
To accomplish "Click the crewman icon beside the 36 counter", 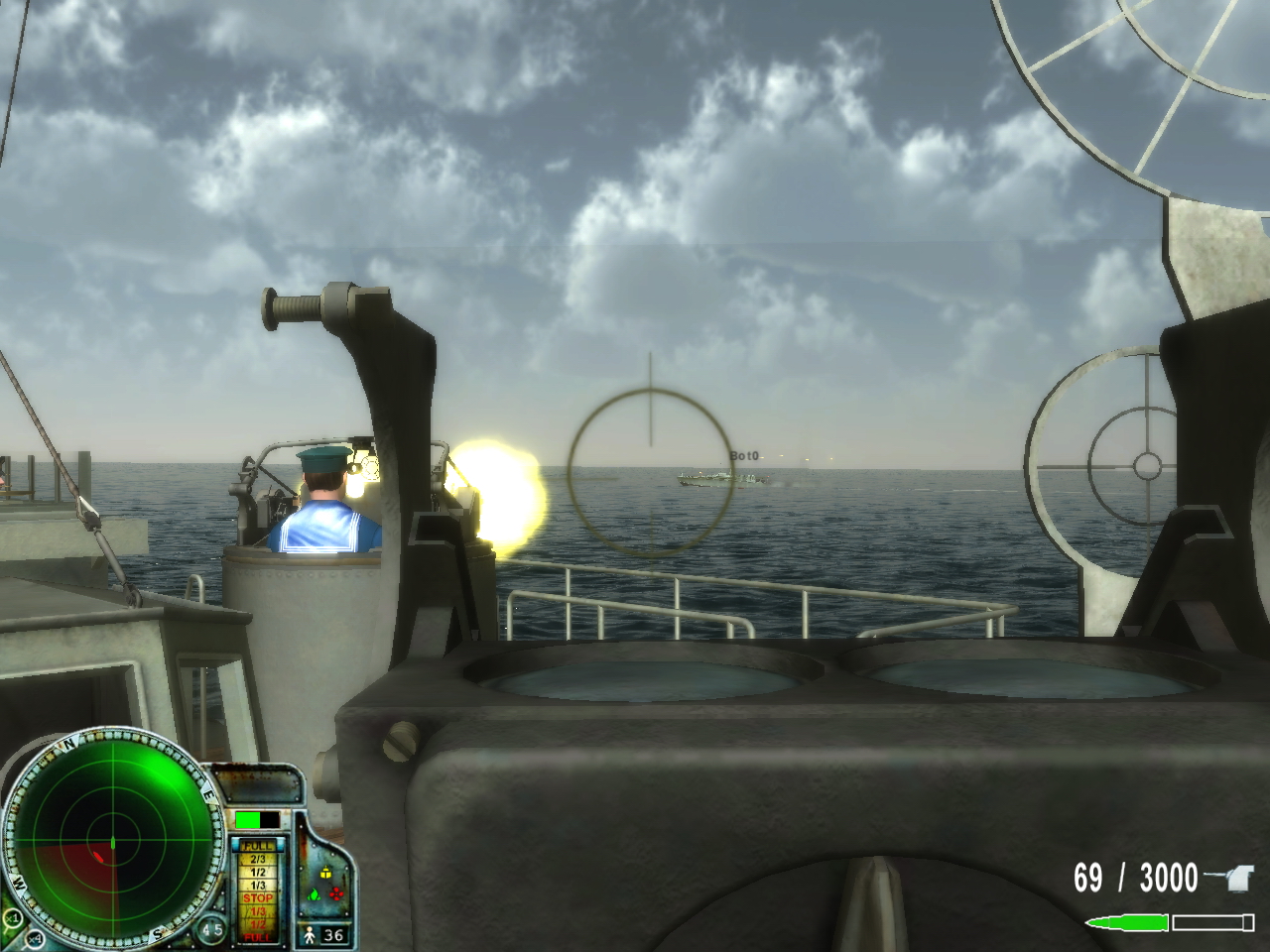I will point(312,933).
